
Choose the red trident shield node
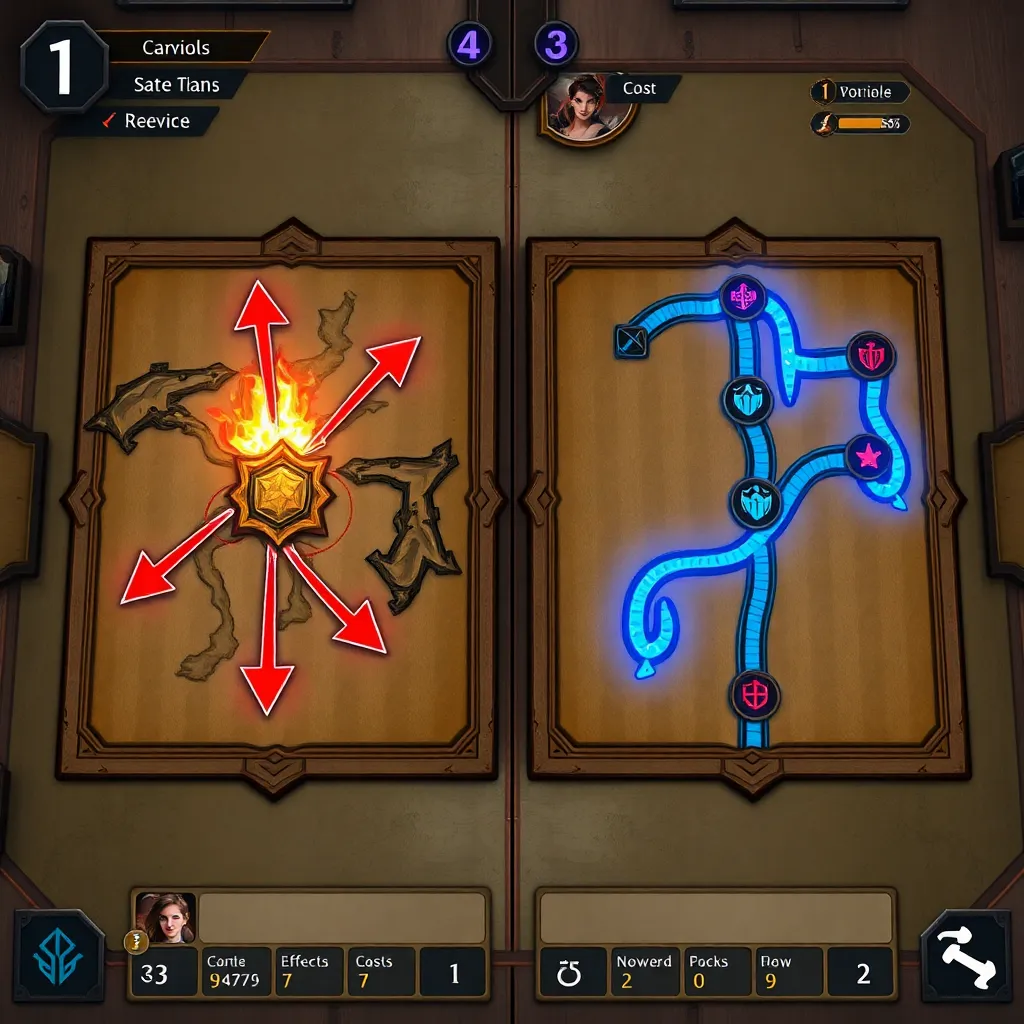pyautogui.click(x=871, y=355)
